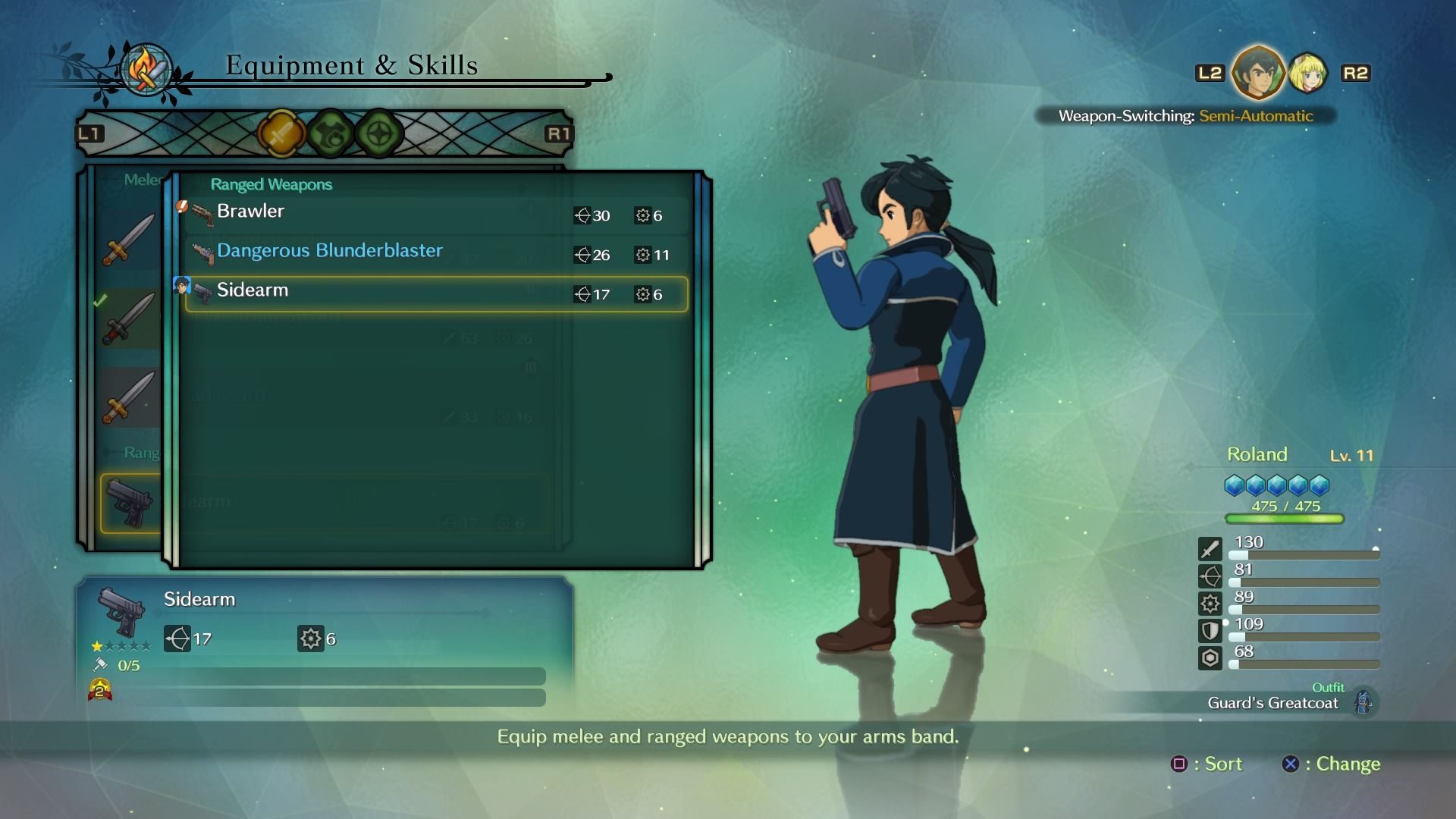Toggle Weapon-Switching from Semi-Automatic
The image size is (1456, 819).
click(1255, 116)
